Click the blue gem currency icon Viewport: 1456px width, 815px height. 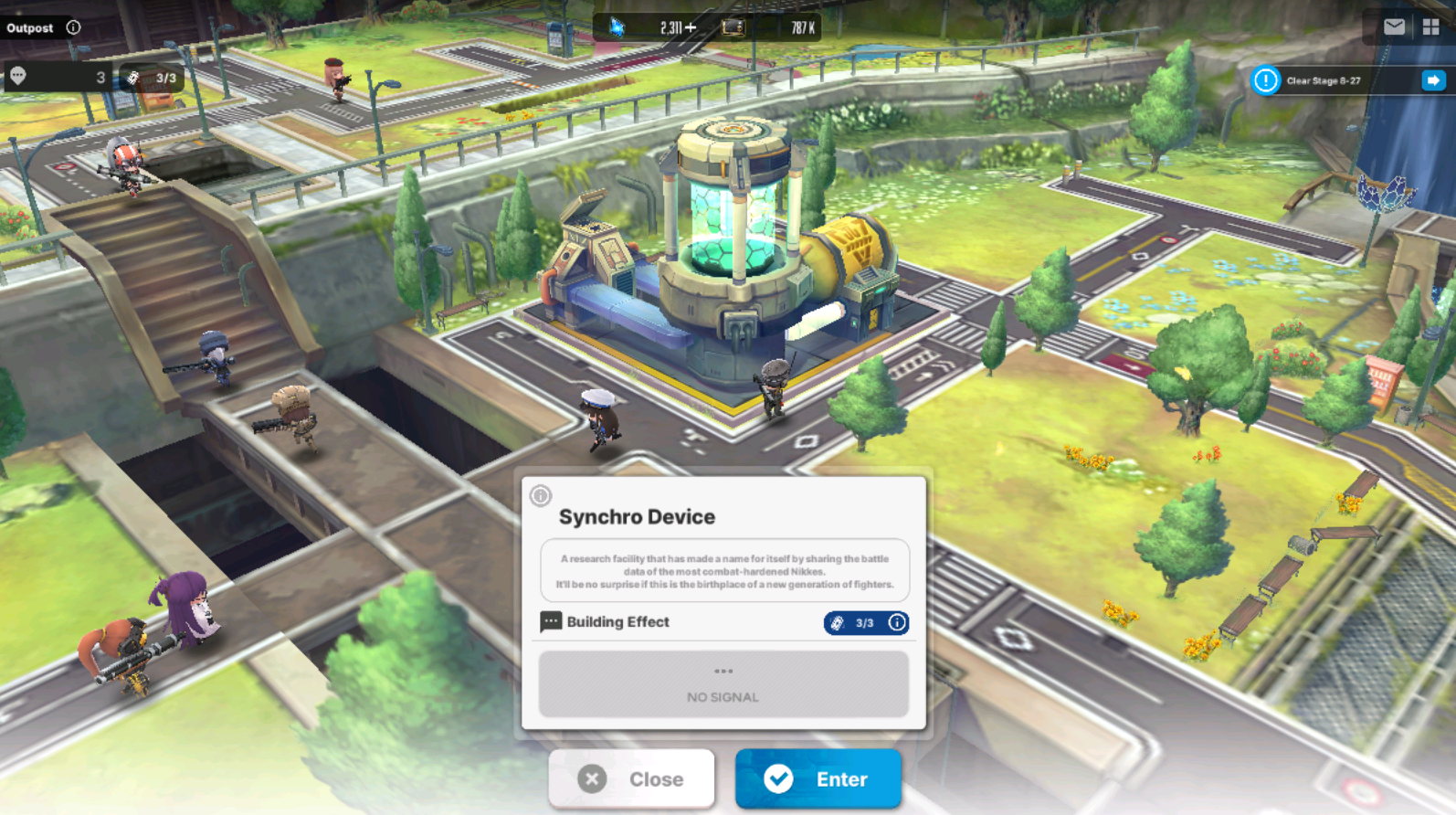coord(617,26)
